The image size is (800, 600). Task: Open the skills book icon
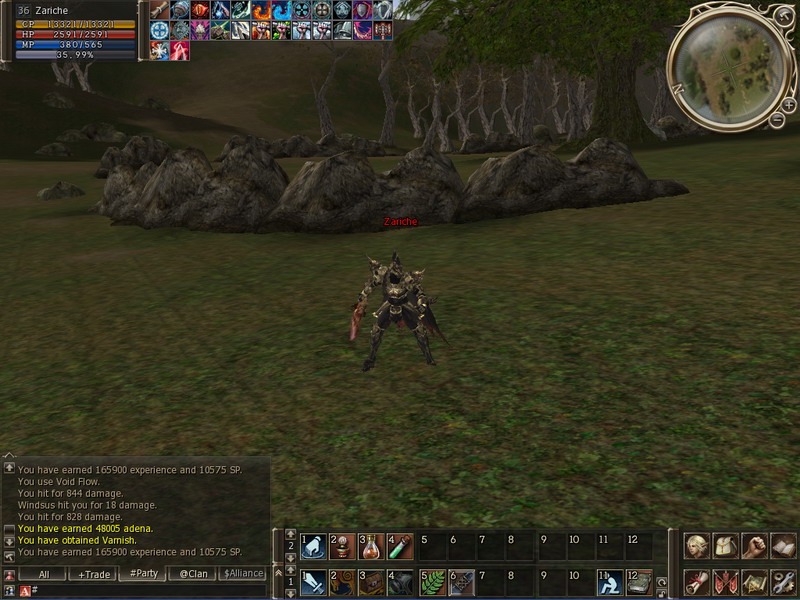point(783,546)
